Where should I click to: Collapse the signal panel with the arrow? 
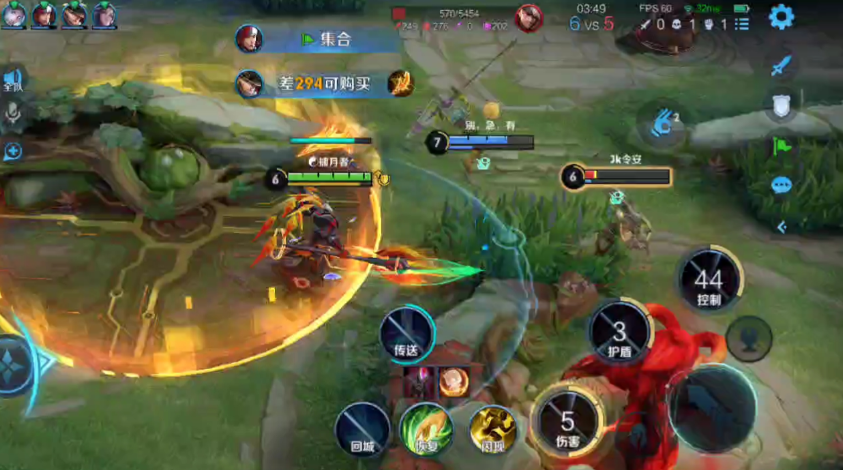pos(782,227)
